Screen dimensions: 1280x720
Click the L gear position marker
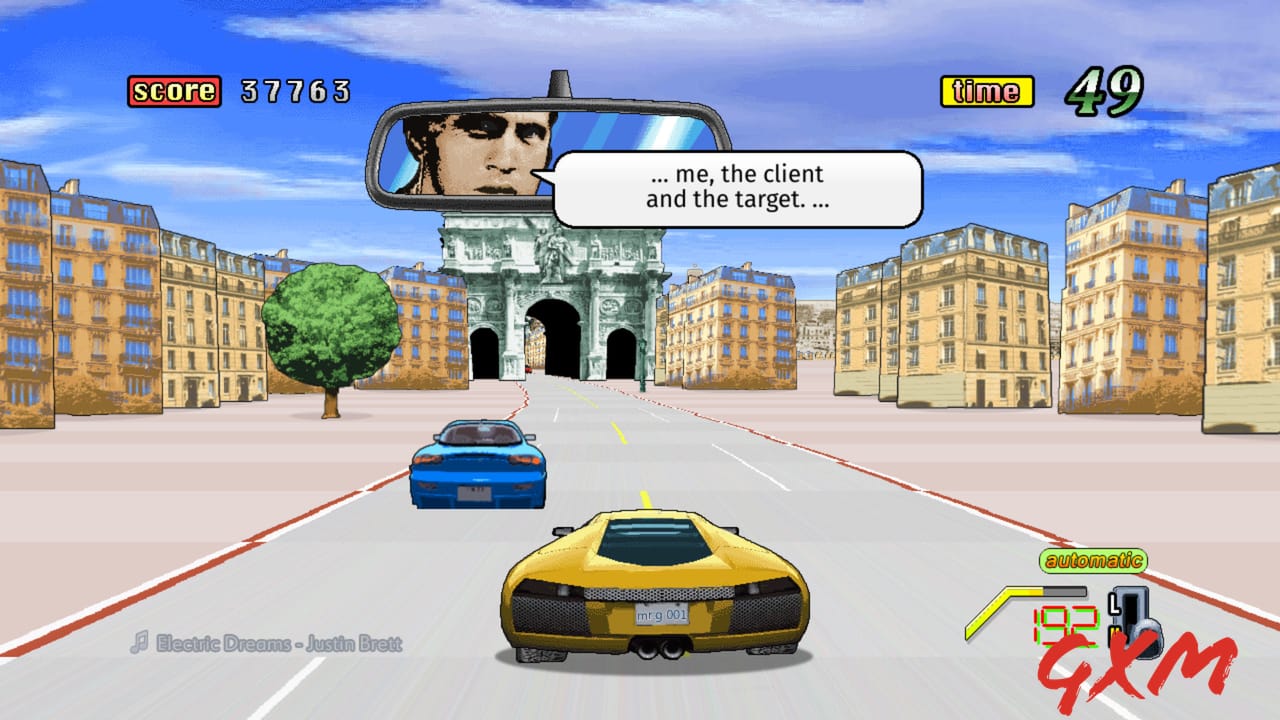pos(1113,603)
